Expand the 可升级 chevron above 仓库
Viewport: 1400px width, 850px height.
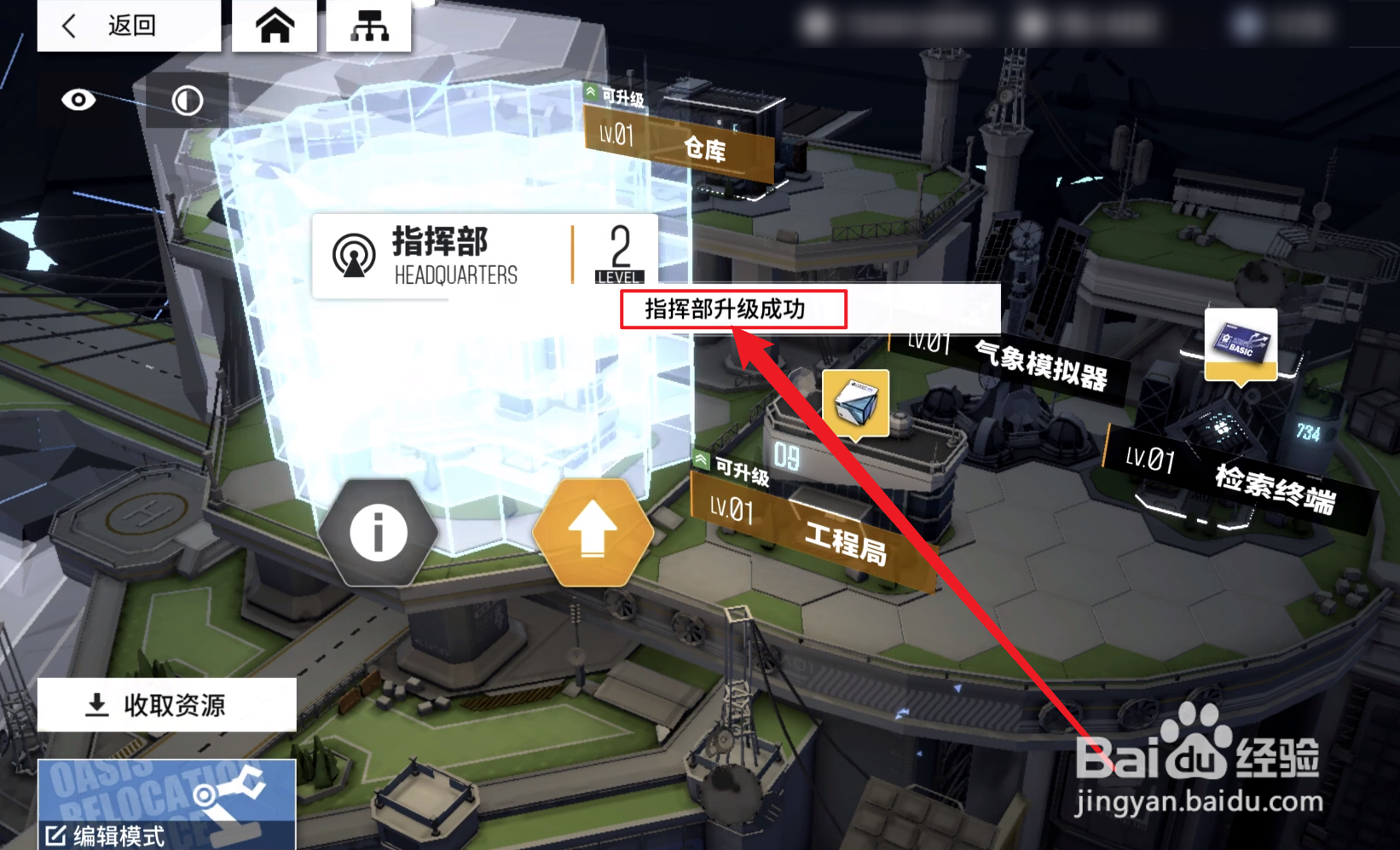coord(592,92)
